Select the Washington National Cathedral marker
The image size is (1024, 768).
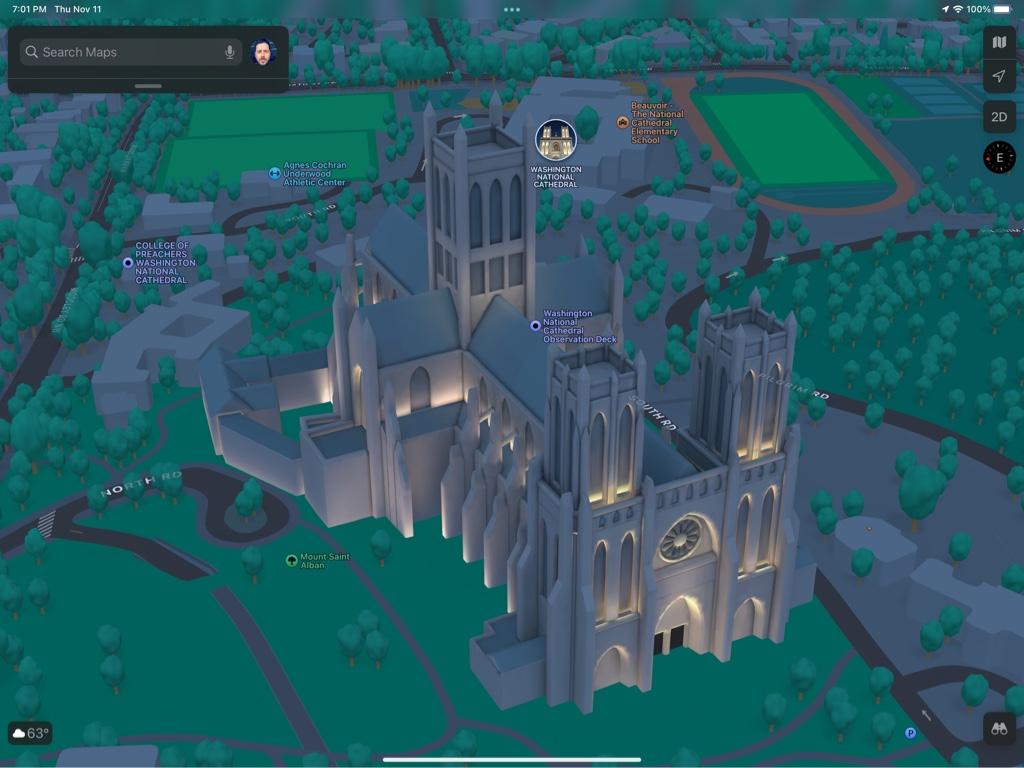[x=555, y=140]
